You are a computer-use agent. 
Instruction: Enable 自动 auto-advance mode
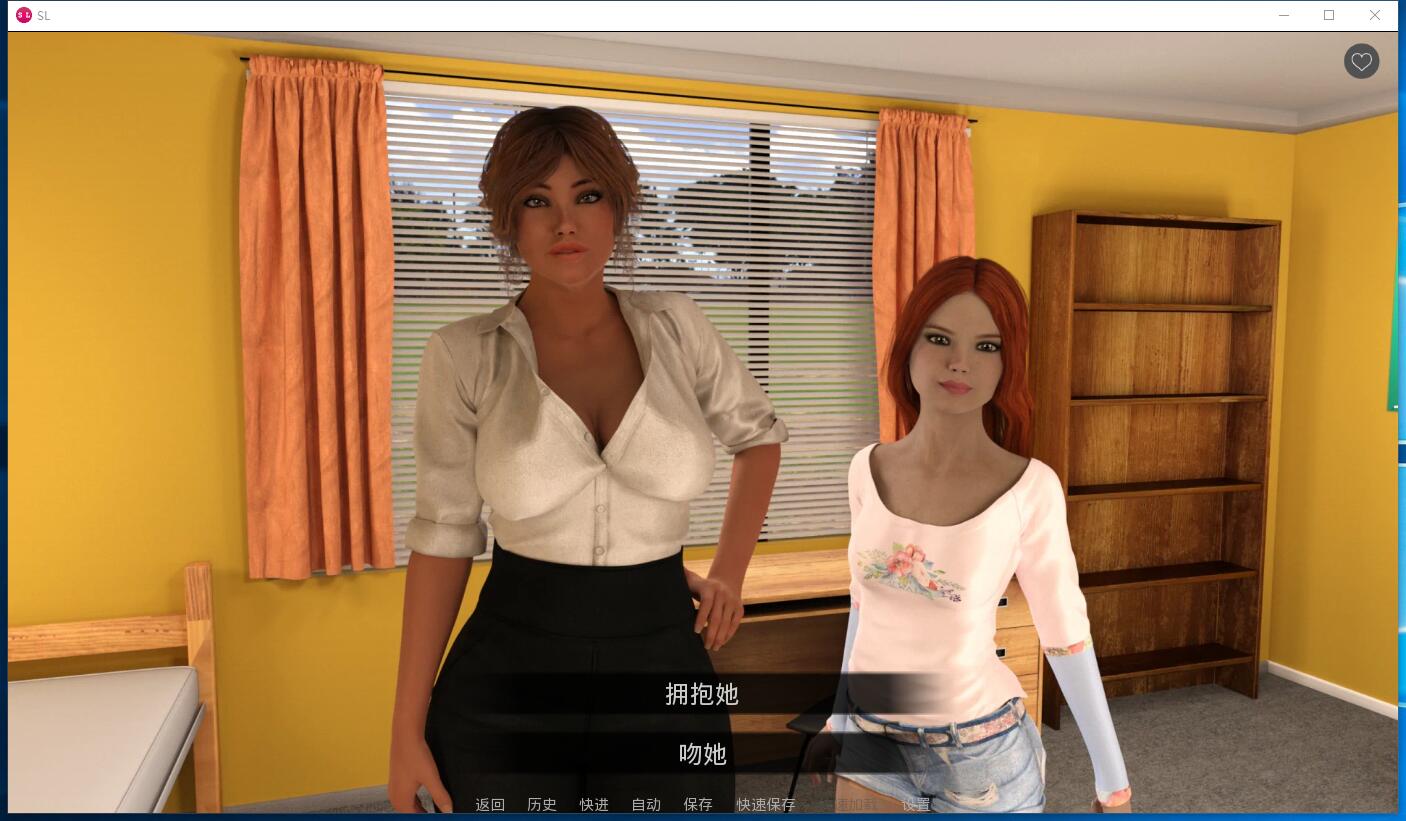(x=645, y=804)
